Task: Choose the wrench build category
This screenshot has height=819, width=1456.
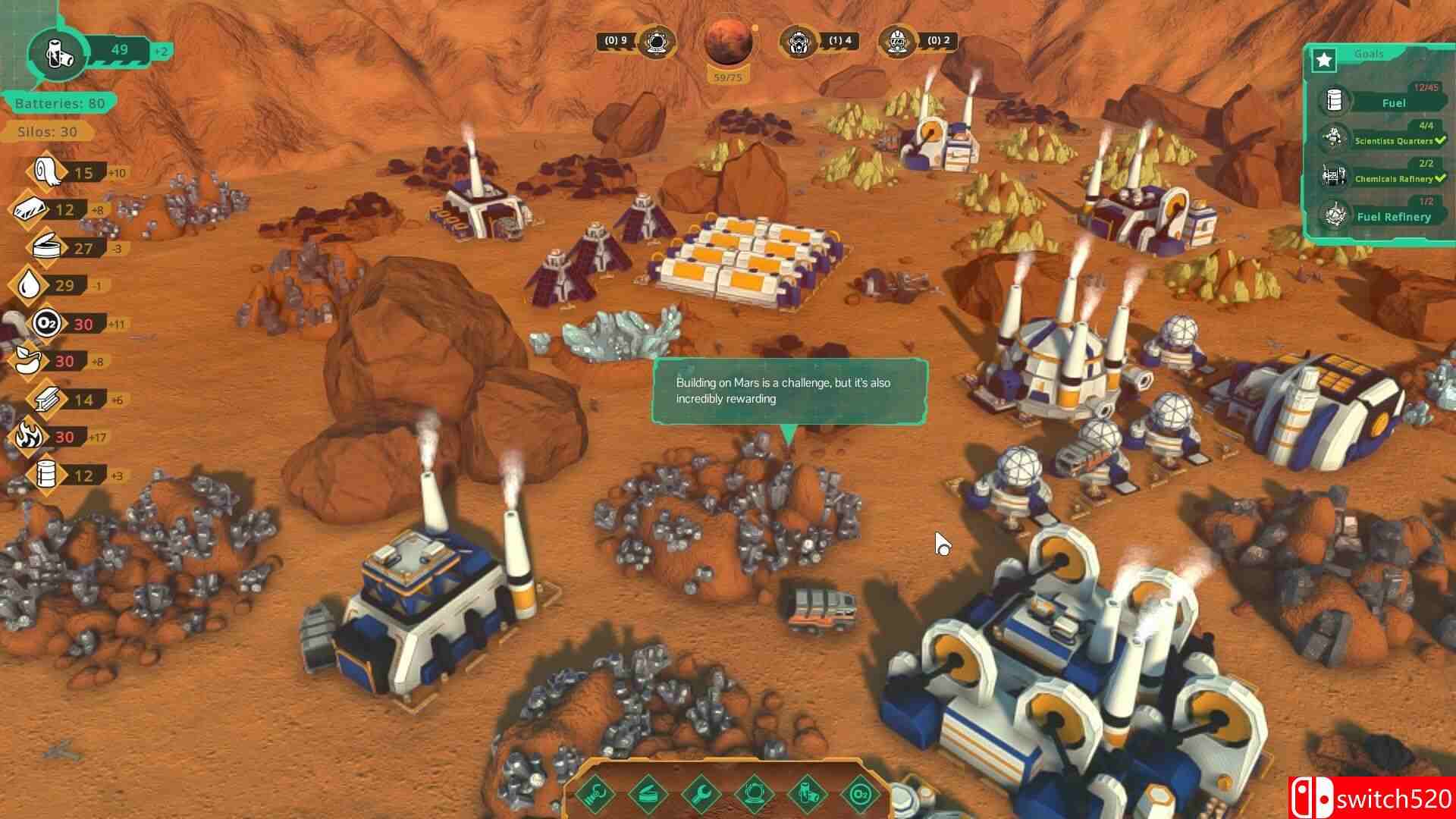Action: [702, 793]
